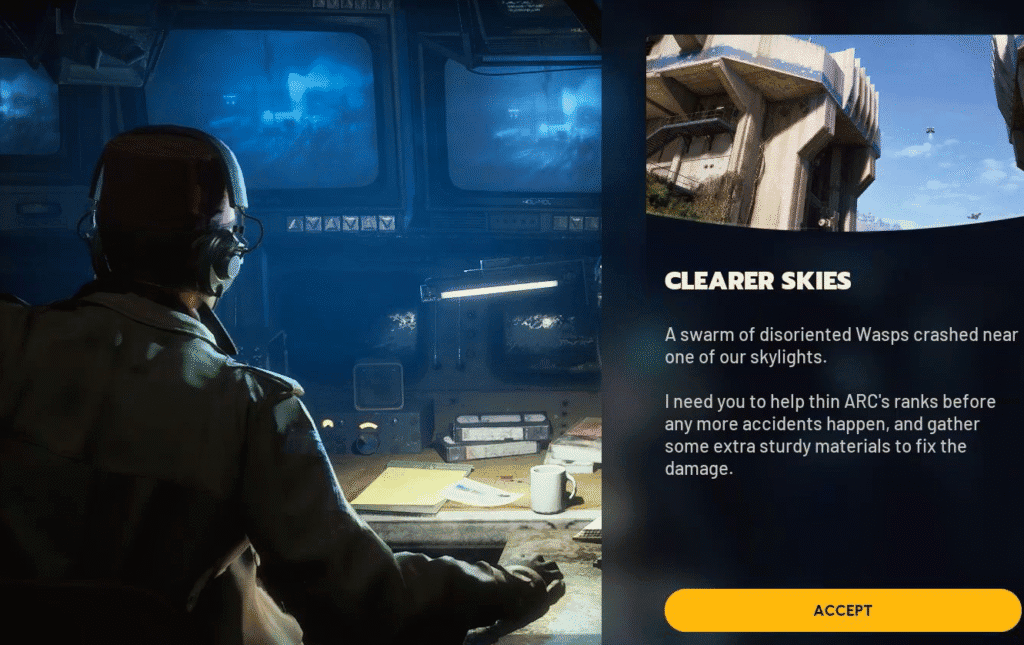Accept the Clearer Skies quest

click(842, 610)
